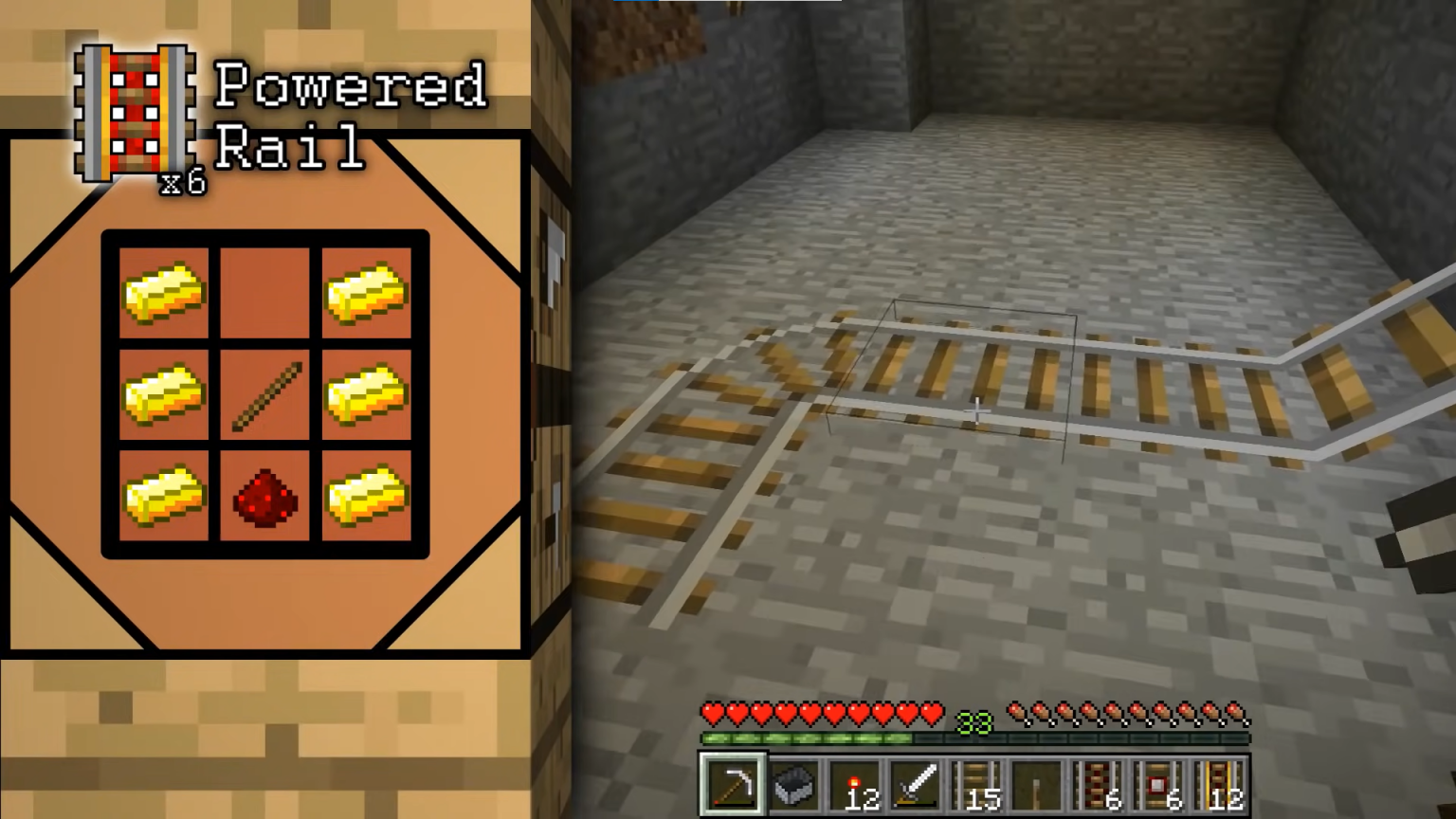
Task: Click the rightmost heart in the health bar
Action: [929, 711]
